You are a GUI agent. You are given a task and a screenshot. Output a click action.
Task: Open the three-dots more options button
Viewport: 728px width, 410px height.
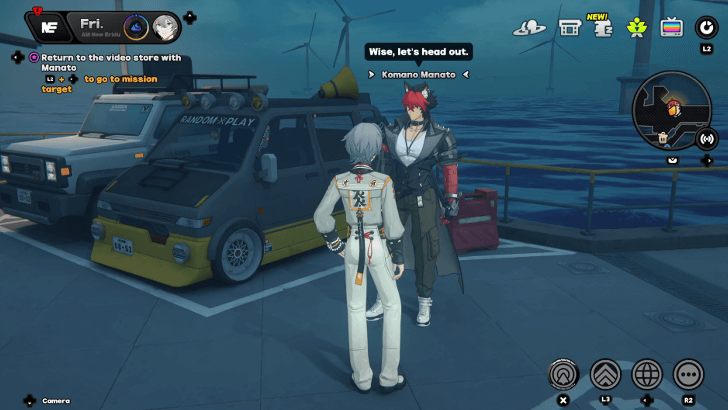pos(688,375)
